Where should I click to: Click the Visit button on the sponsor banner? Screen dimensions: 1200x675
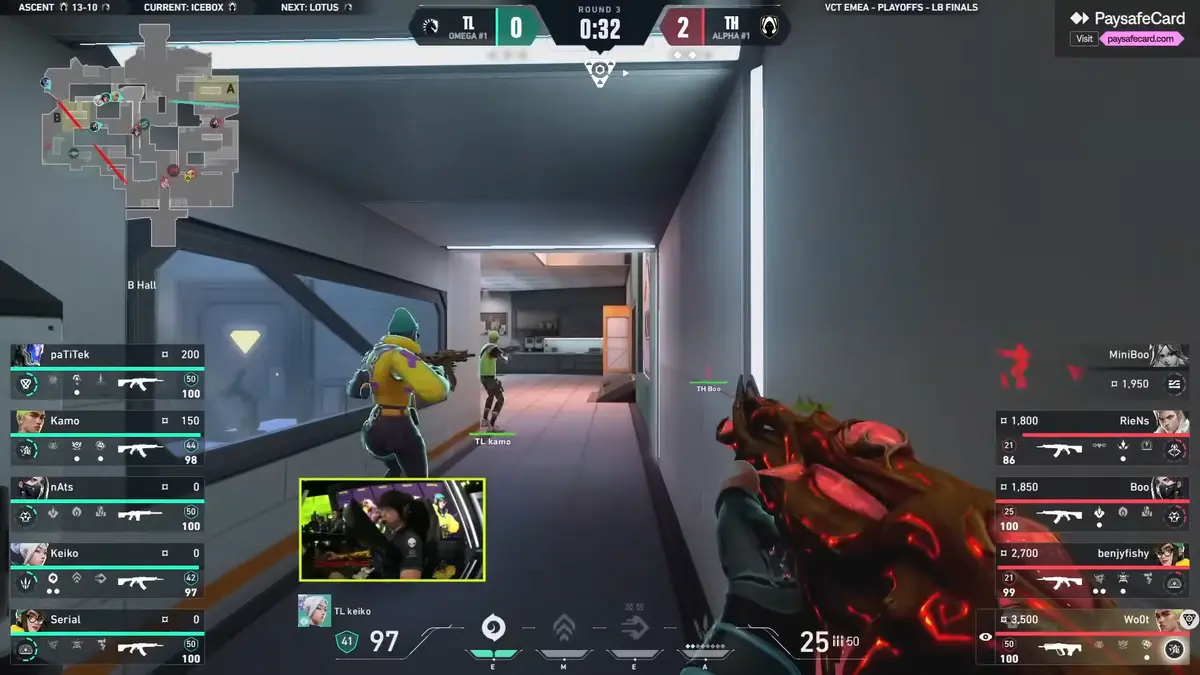[1084, 39]
